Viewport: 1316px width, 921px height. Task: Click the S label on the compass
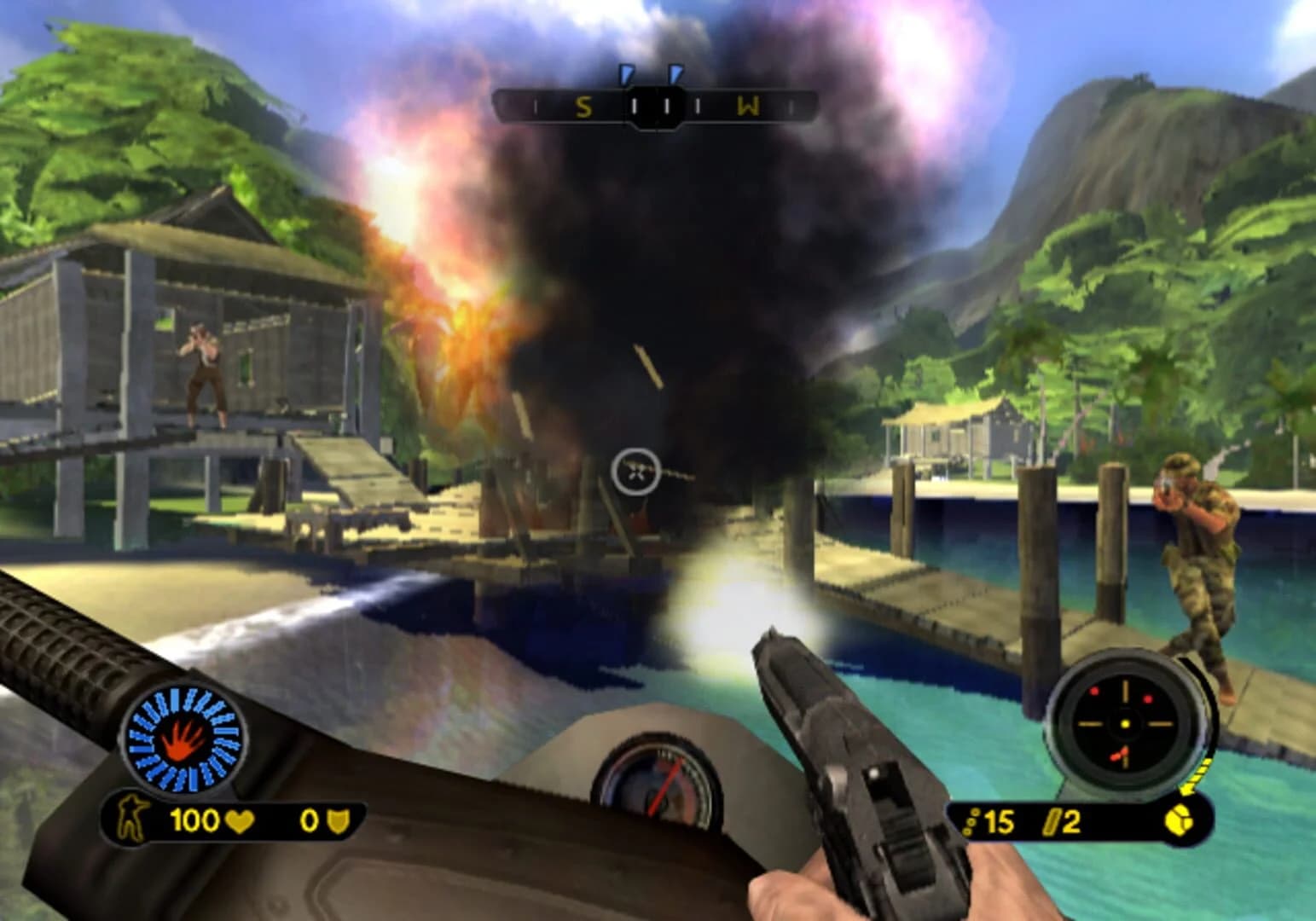tap(583, 107)
